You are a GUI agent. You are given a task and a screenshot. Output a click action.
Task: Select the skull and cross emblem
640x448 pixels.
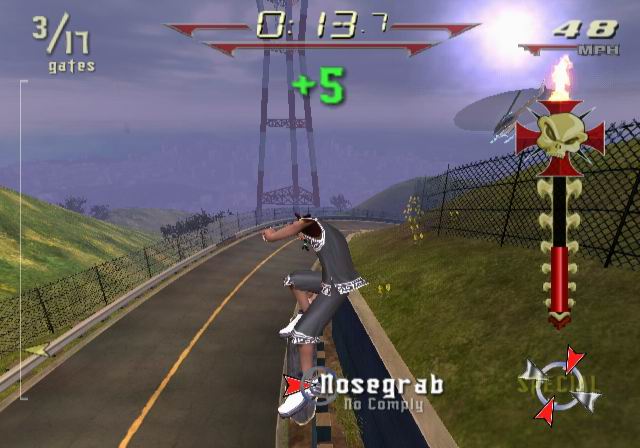(x=560, y=133)
